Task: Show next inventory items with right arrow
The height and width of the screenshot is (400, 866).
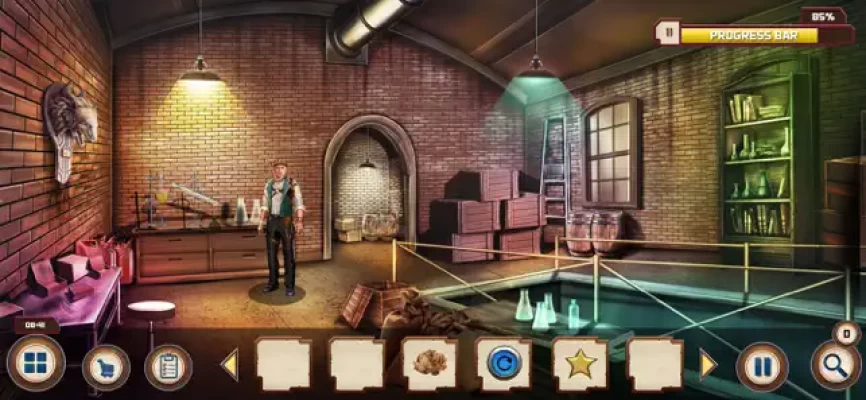Action: pos(708,365)
